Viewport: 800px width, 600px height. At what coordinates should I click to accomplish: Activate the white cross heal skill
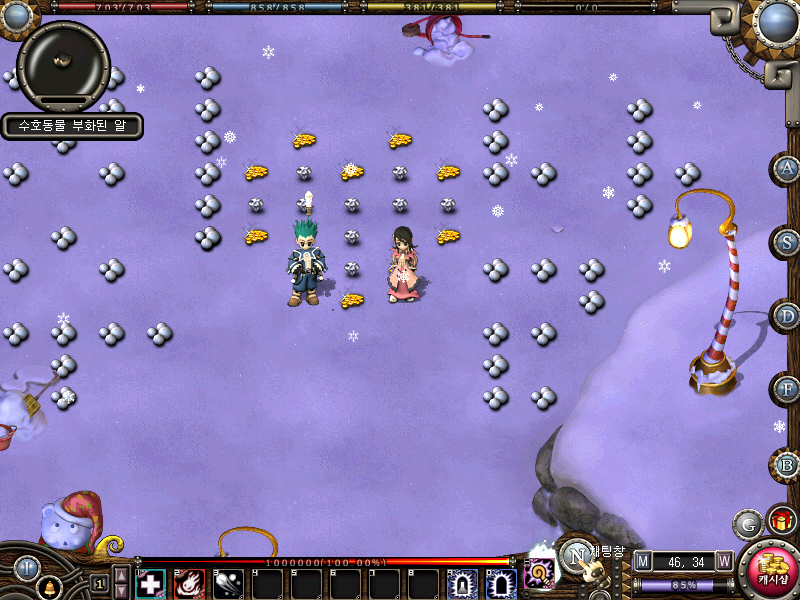pos(150,584)
